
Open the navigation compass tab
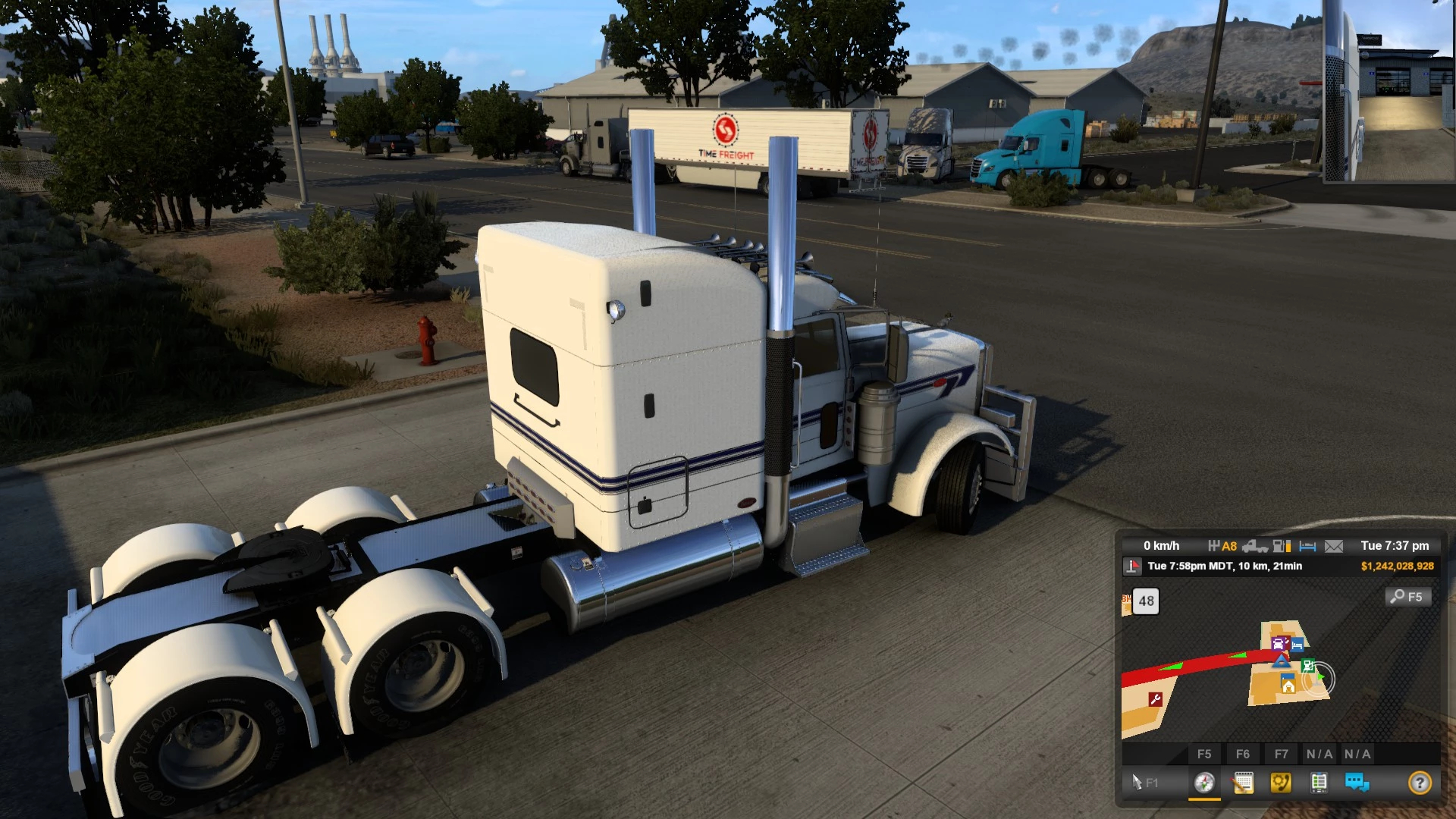tap(1204, 782)
